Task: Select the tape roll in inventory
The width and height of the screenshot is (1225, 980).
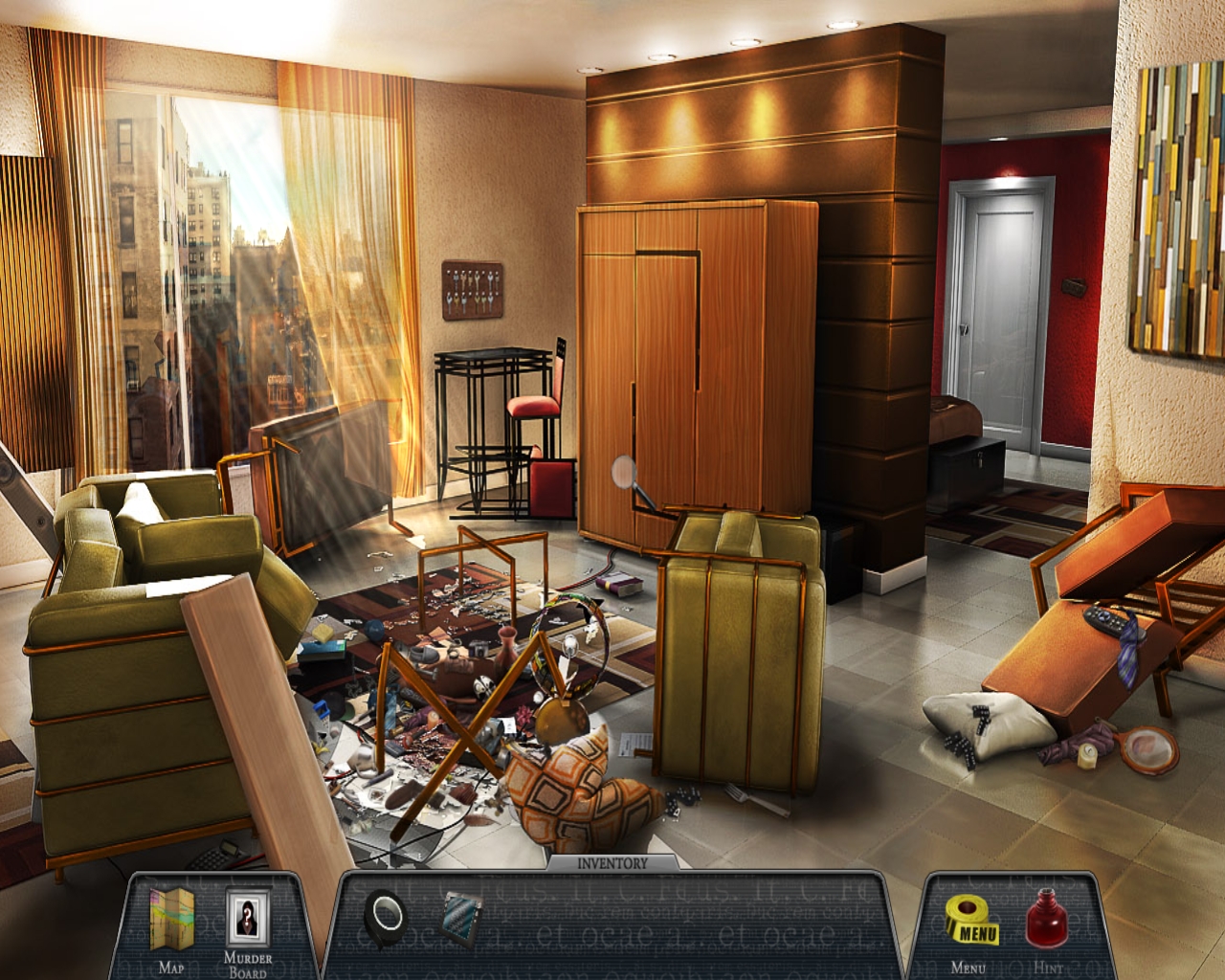Action: pyautogui.click(x=387, y=917)
